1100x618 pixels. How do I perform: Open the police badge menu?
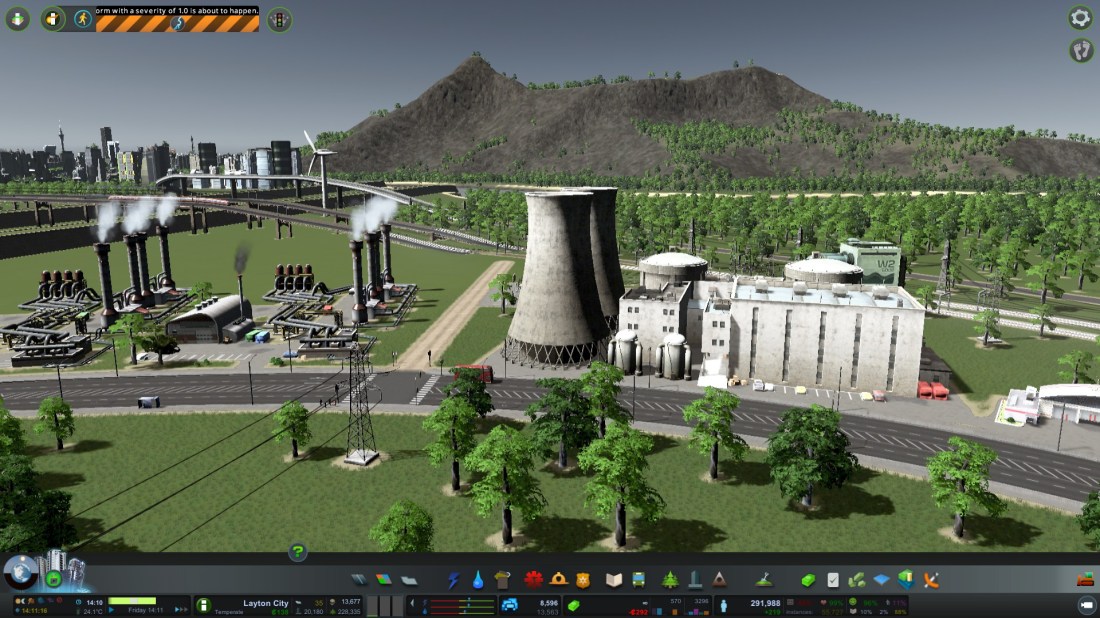[x=583, y=580]
